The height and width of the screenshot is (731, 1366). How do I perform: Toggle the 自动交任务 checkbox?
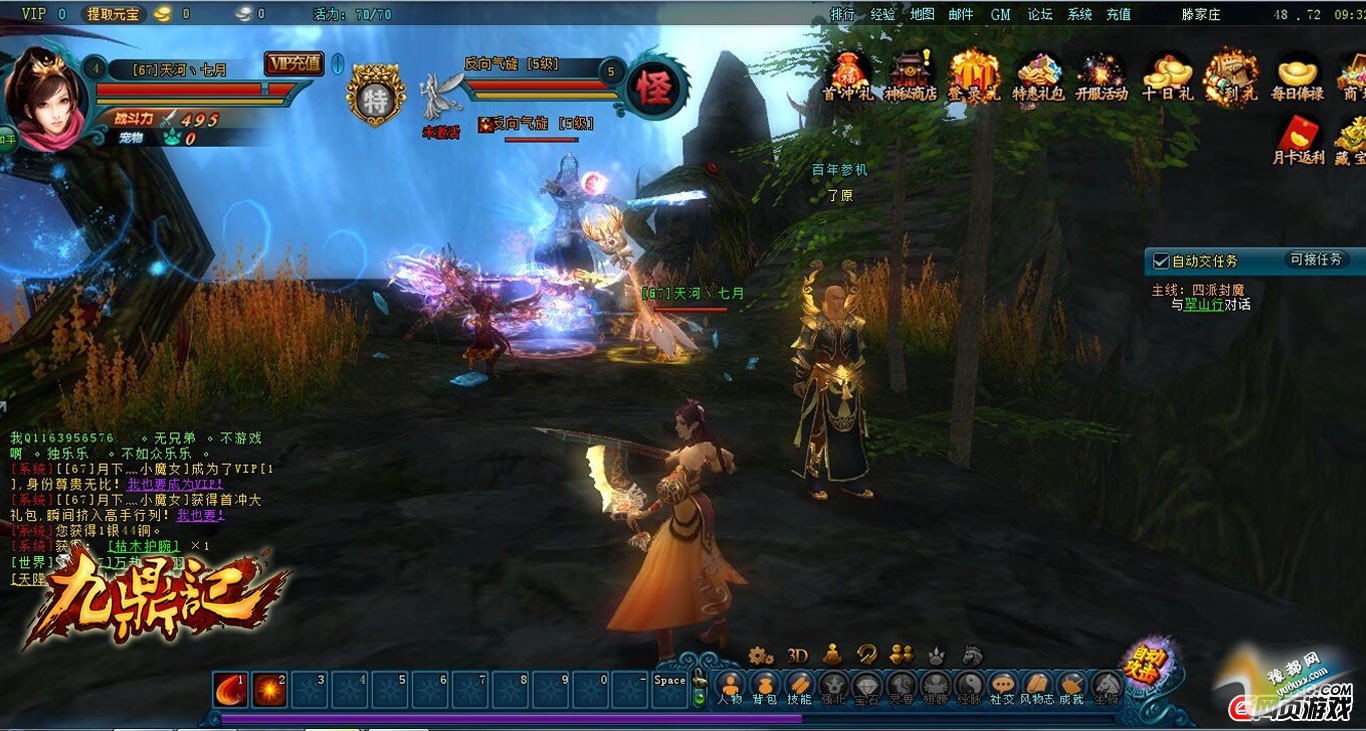1161,261
